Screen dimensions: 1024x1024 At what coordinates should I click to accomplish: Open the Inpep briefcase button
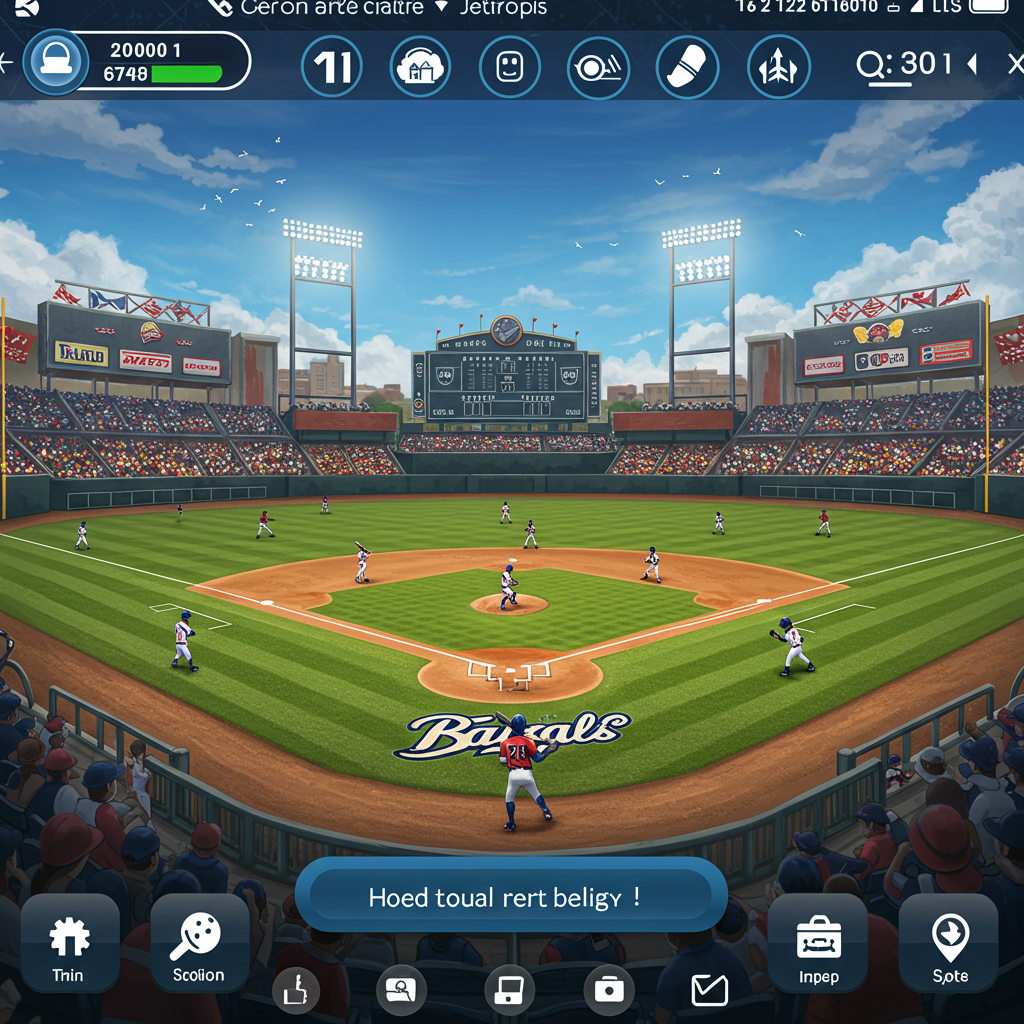click(x=818, y=944)
